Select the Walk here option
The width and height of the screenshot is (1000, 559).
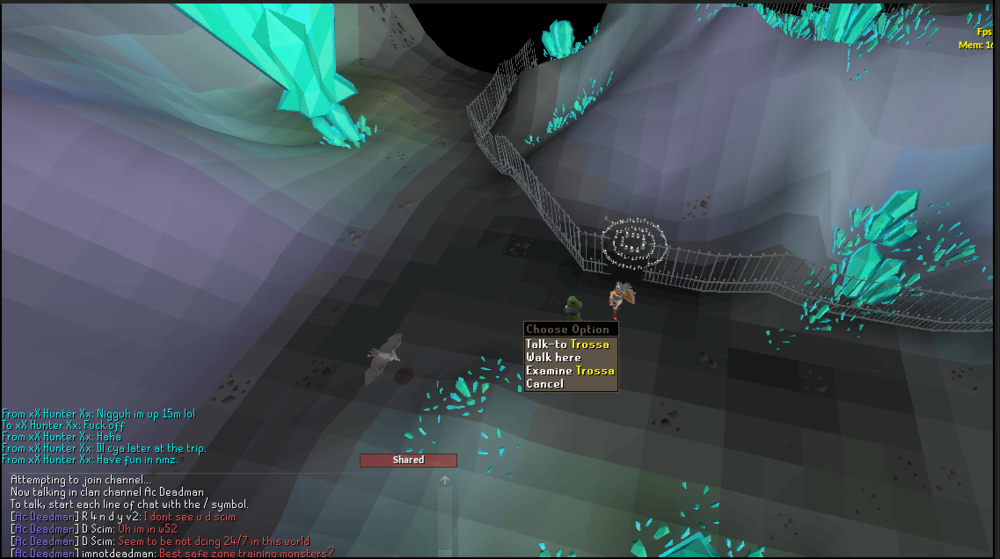pyautogui.click(x=553, y=357)
